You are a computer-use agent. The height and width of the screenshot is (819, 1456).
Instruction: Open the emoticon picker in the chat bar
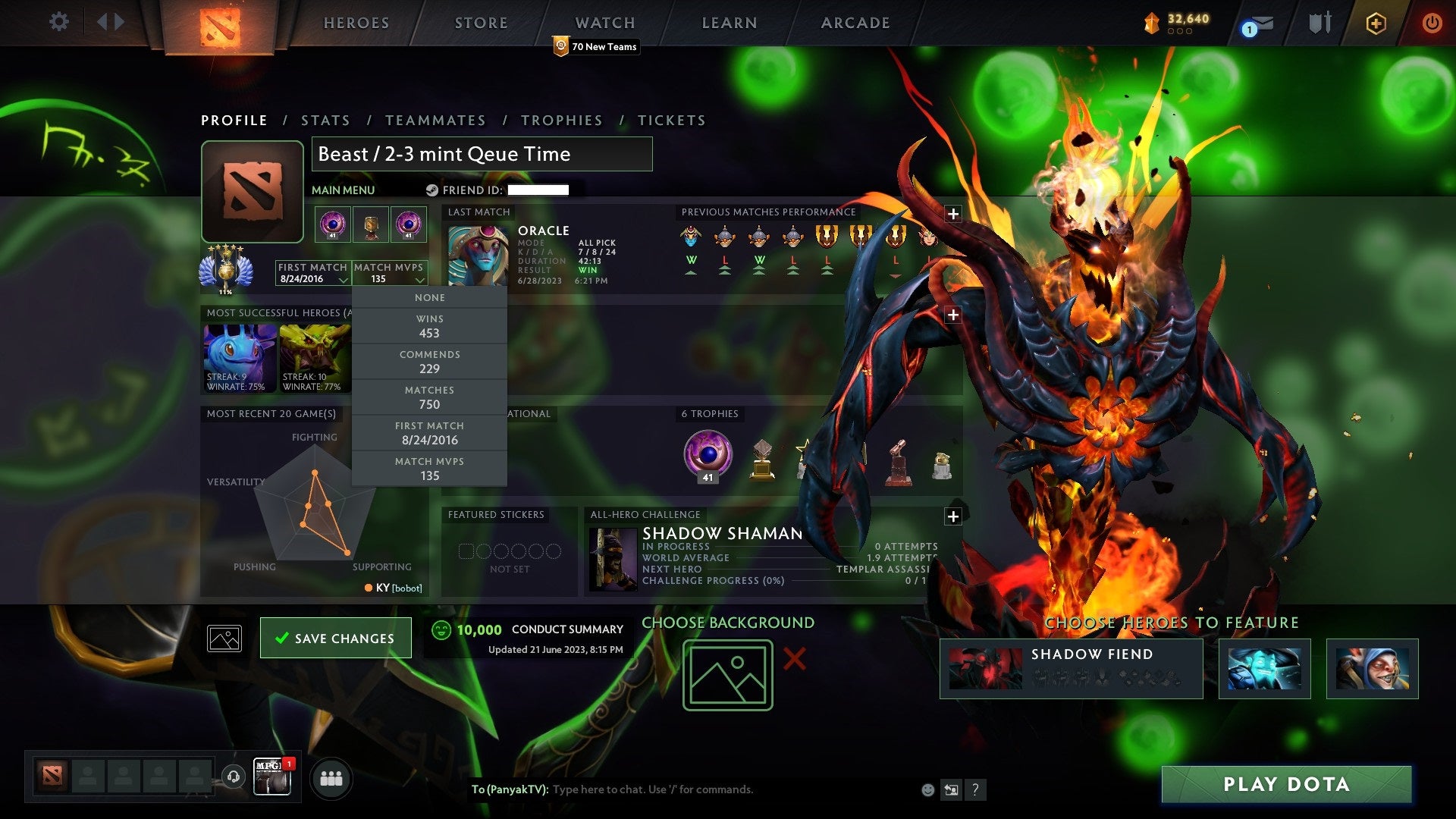pyautogui.click(x=926, y=789)
